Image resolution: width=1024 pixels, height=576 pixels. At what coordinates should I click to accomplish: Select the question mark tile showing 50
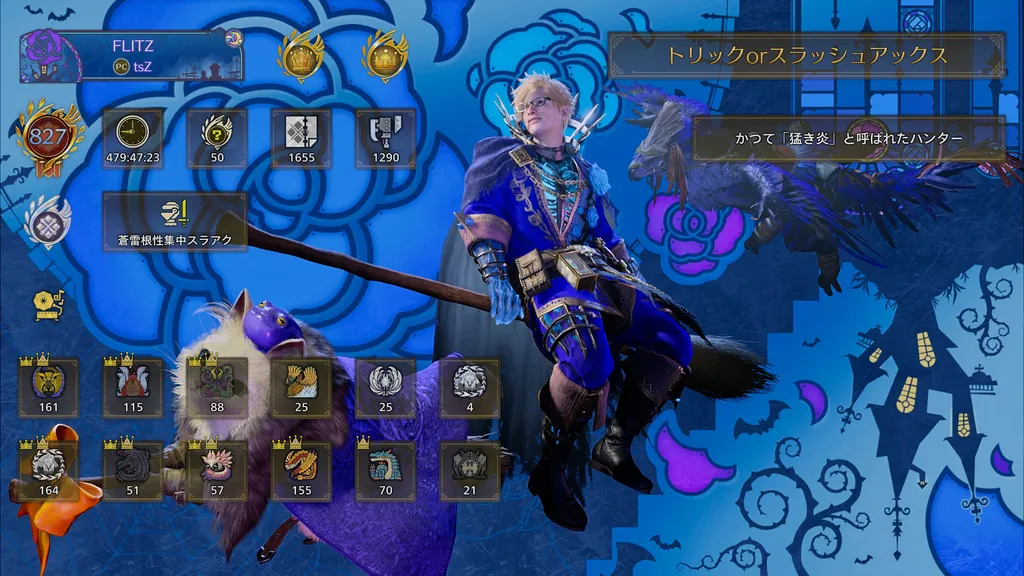(x=217, y=138)
